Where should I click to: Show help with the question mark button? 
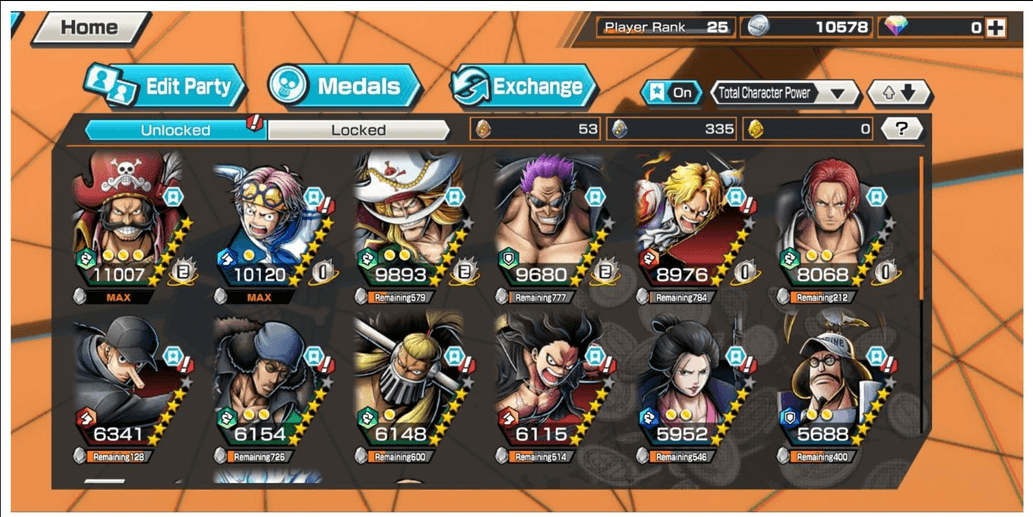coord(902,128)
